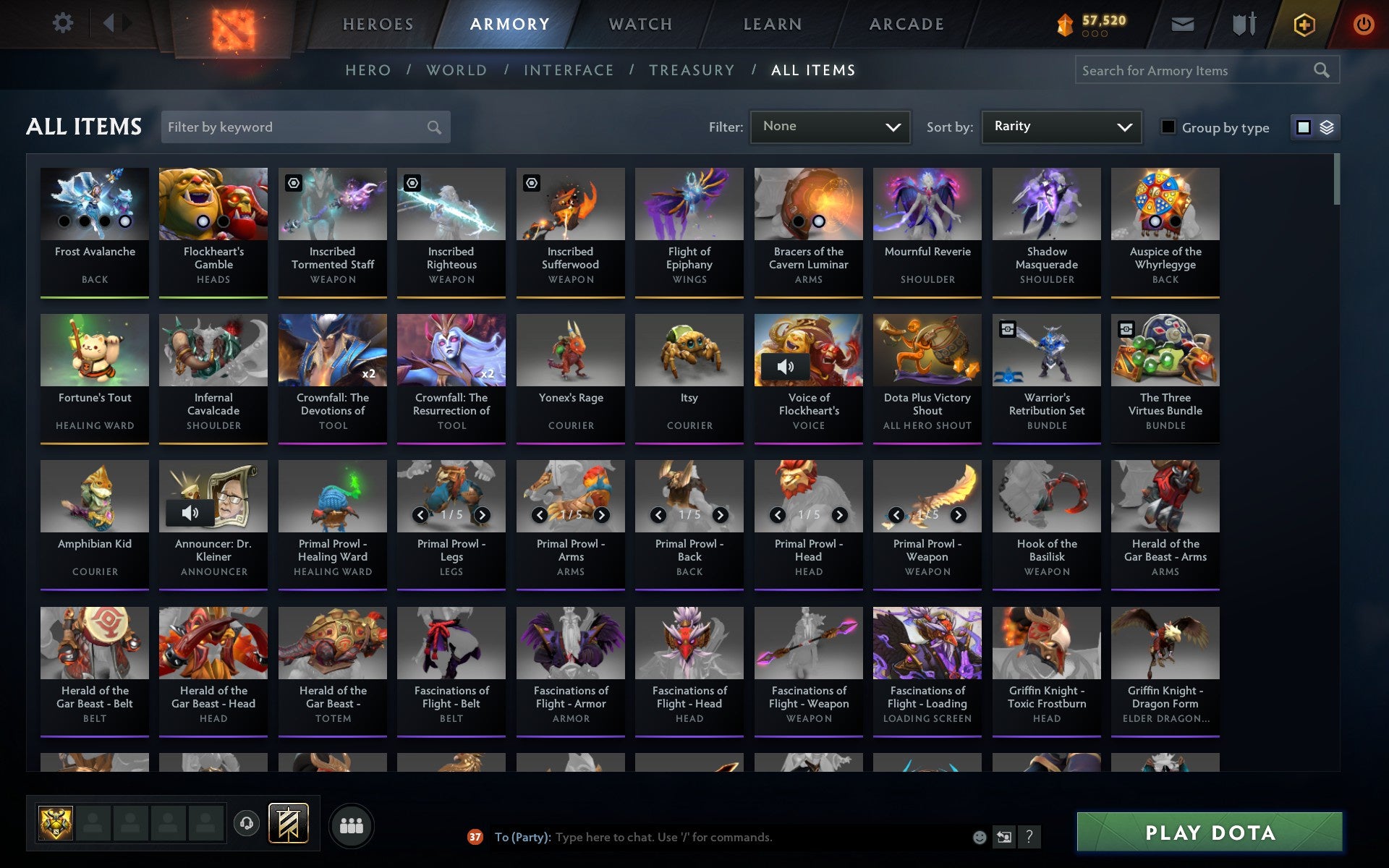This screenshot has height=868, width=1389.
Task: Switch to the stacked grid view toggle
Action: [1325, 127]
